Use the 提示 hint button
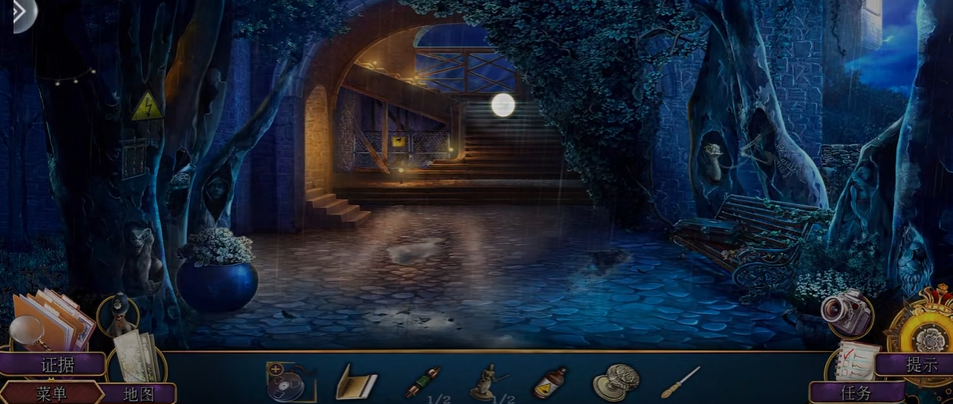The height and width of the screenshot is (404, 953). tap(921, 364)
